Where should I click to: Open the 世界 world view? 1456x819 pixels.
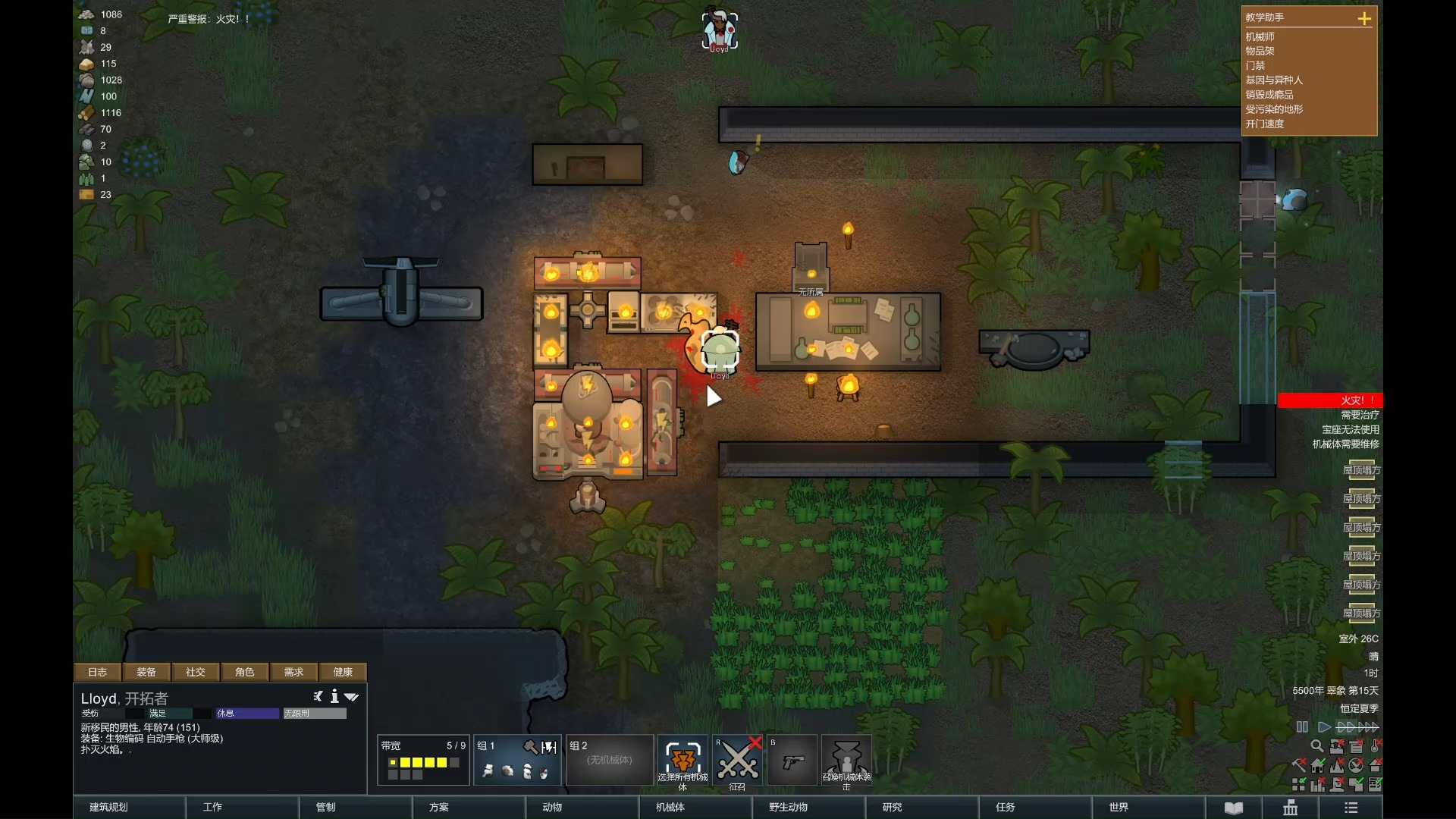click(x=1119, y=807)
